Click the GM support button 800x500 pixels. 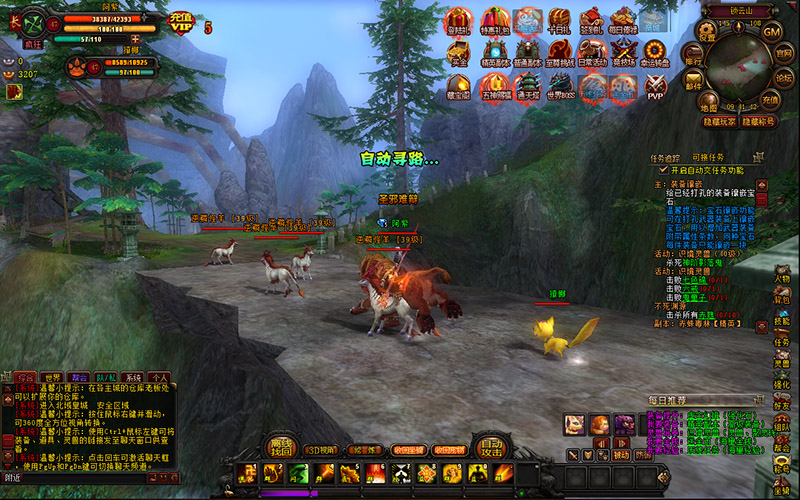[771, 31]
